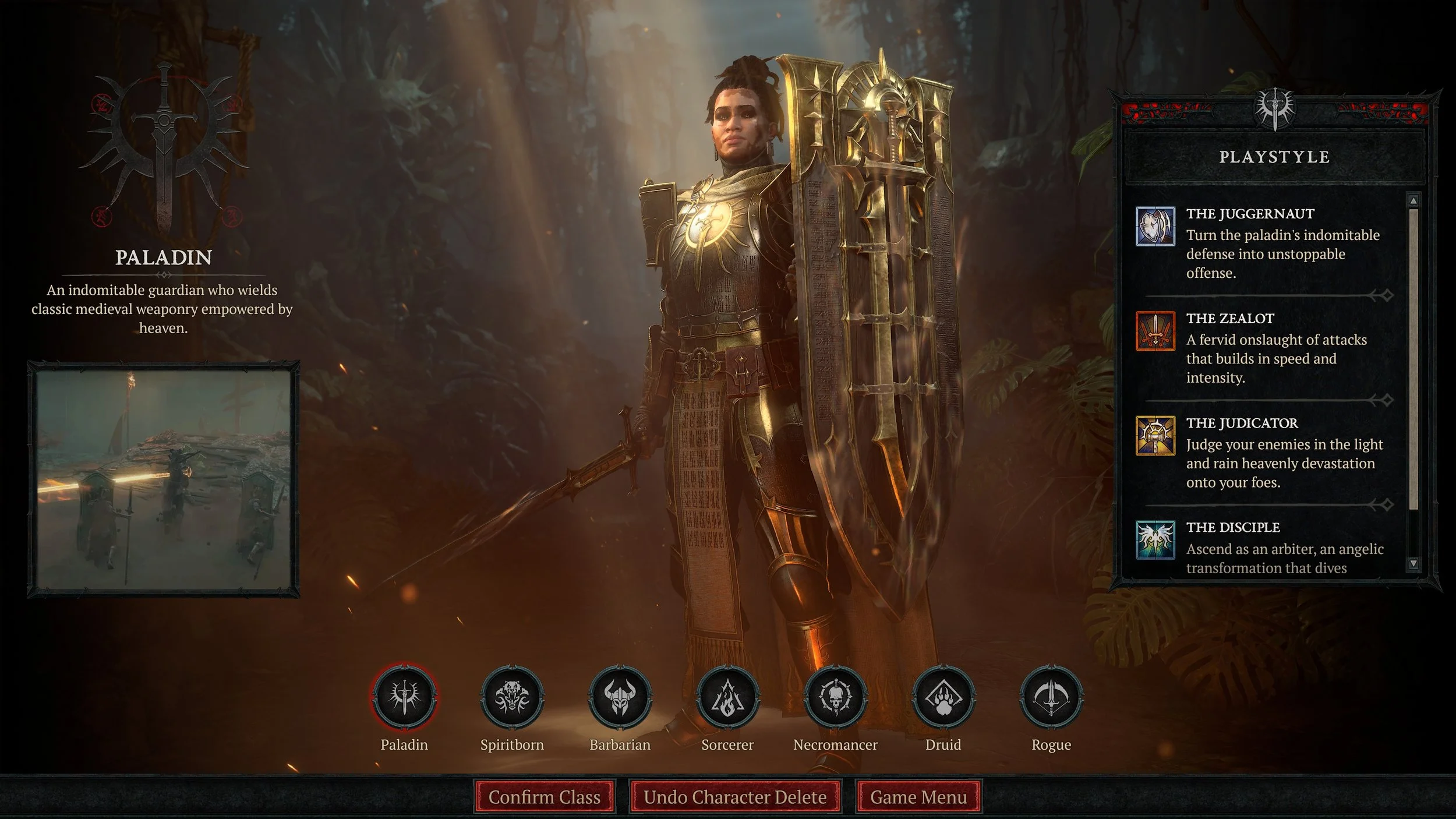Select The Juggernaut playstyle entry
The height and width of the screenshot is (819, 1456).
click(x=1264, y=243)
